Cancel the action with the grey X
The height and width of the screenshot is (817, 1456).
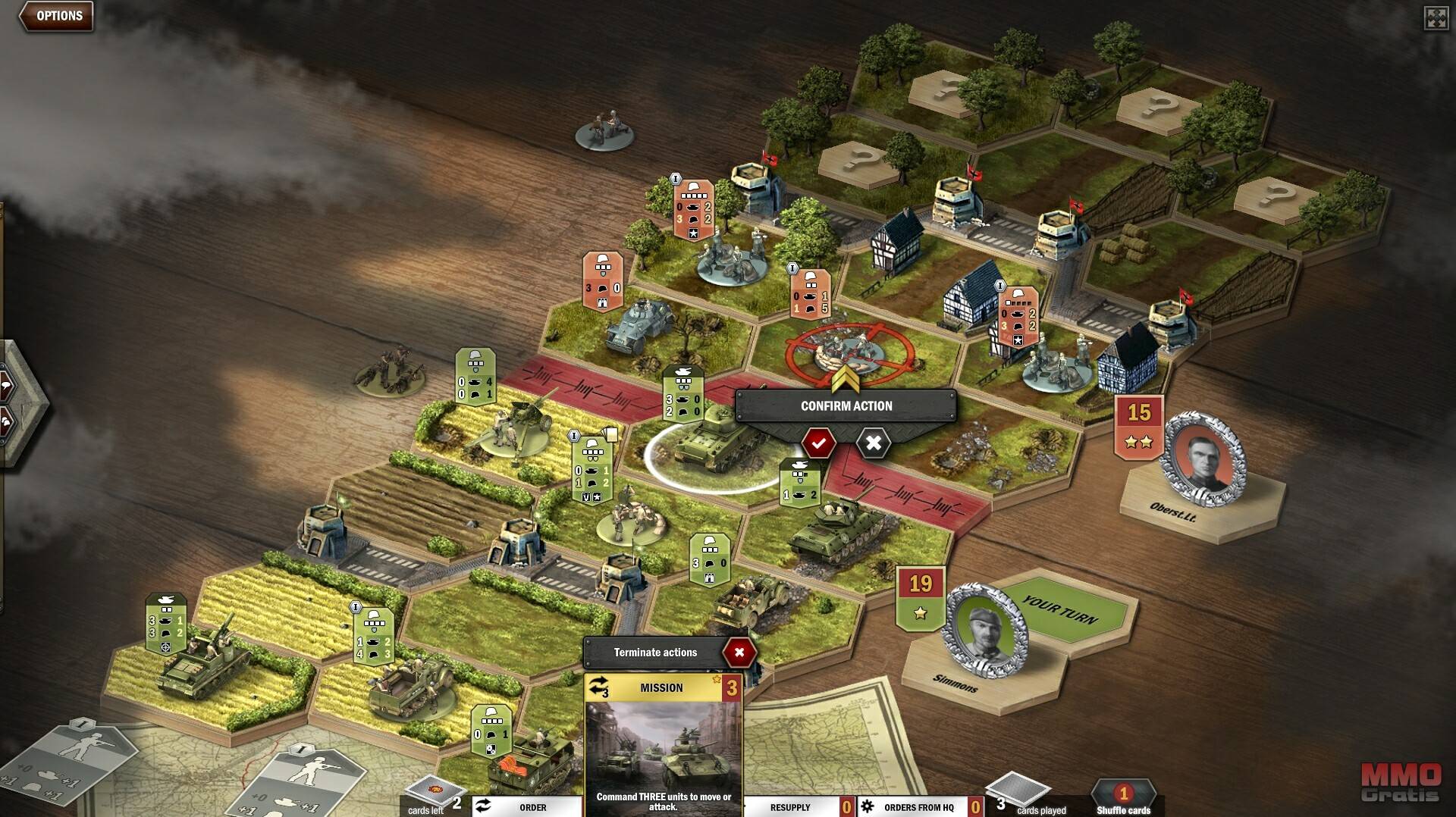coord(873,443)
